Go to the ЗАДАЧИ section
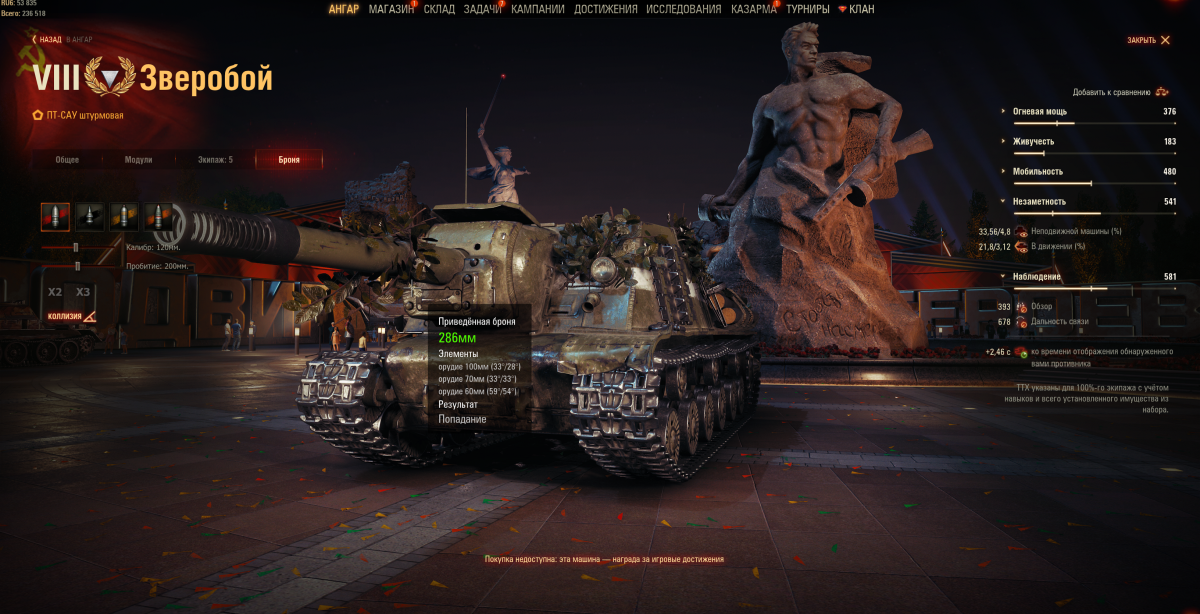The image size is (1200, 614). 482,9
